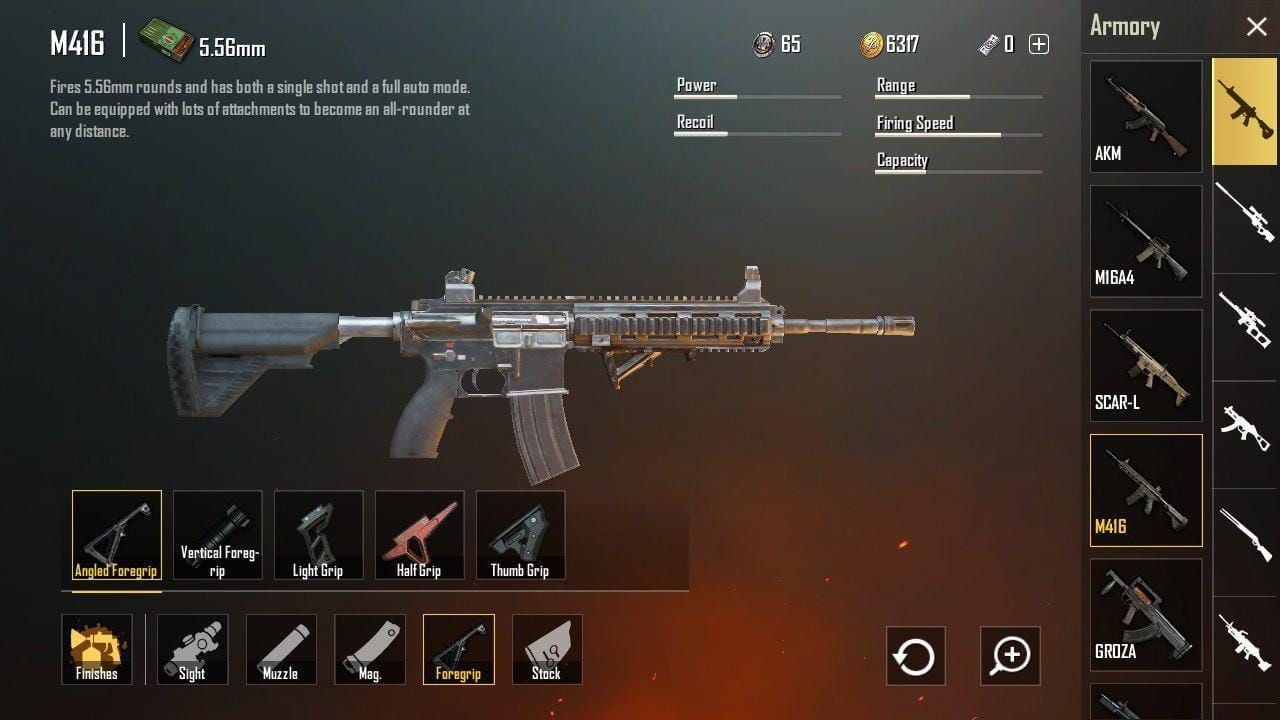Screen dimensions: 1280x720
Task: Switch to the Sight attachment category
Action: 192,649
